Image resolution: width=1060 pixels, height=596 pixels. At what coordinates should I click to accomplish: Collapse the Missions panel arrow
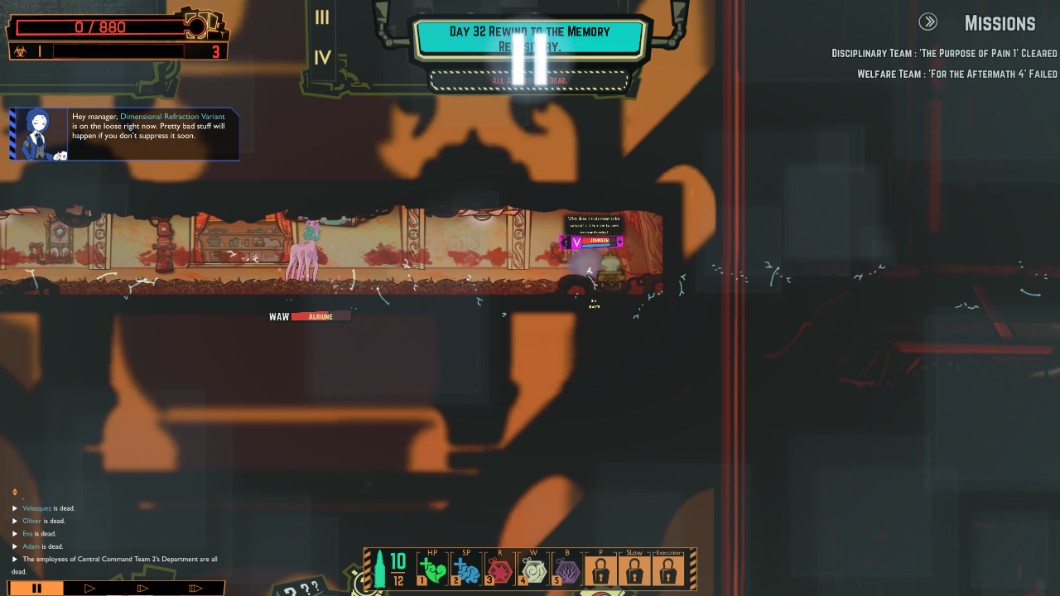coord(928,22)
